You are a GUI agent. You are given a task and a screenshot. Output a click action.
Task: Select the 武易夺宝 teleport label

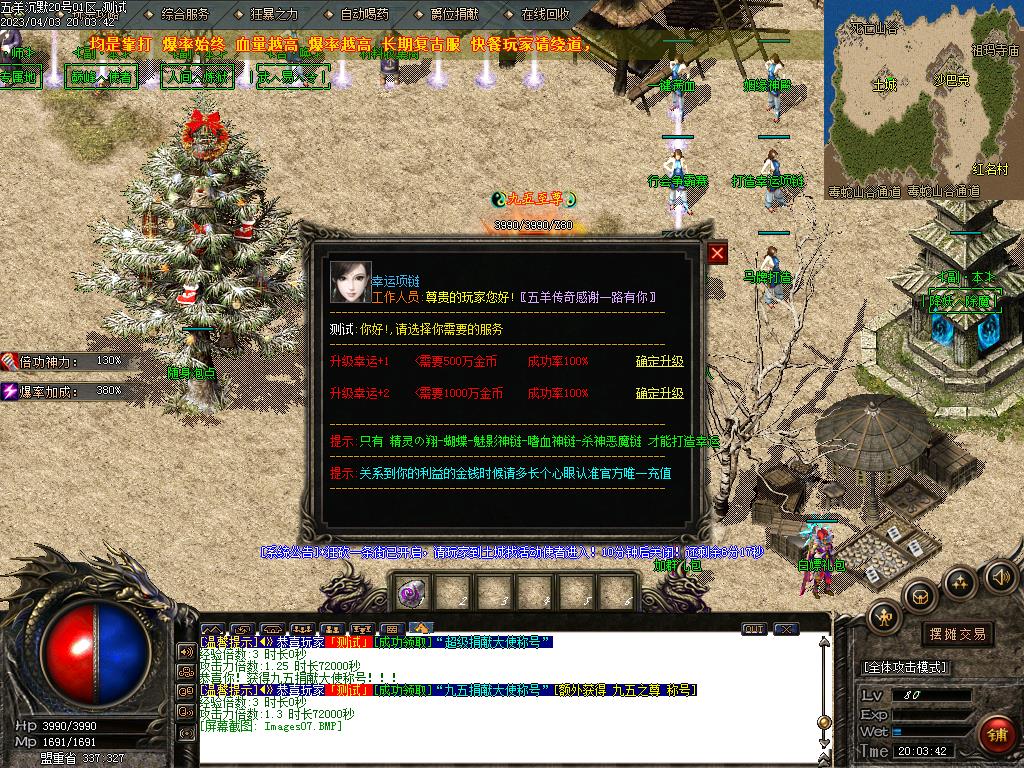click(291, 77)
